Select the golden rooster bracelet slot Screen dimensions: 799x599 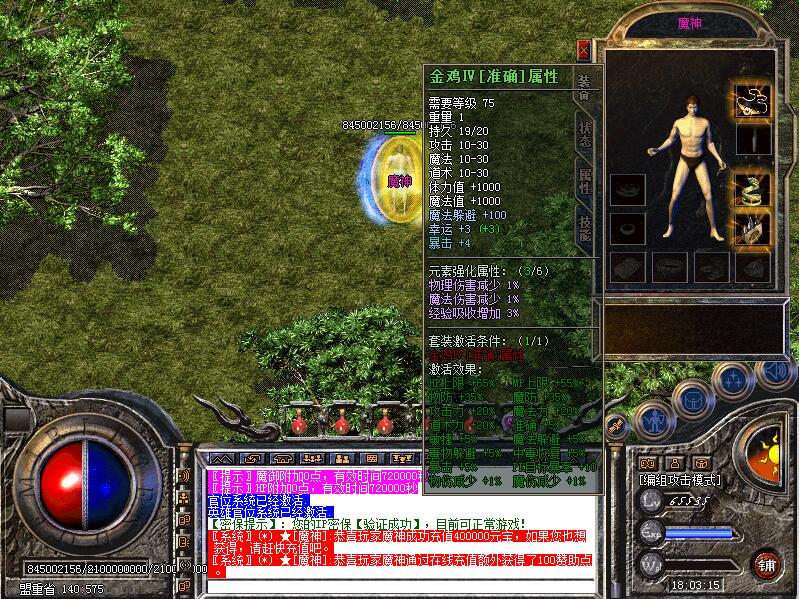[753, 188]
